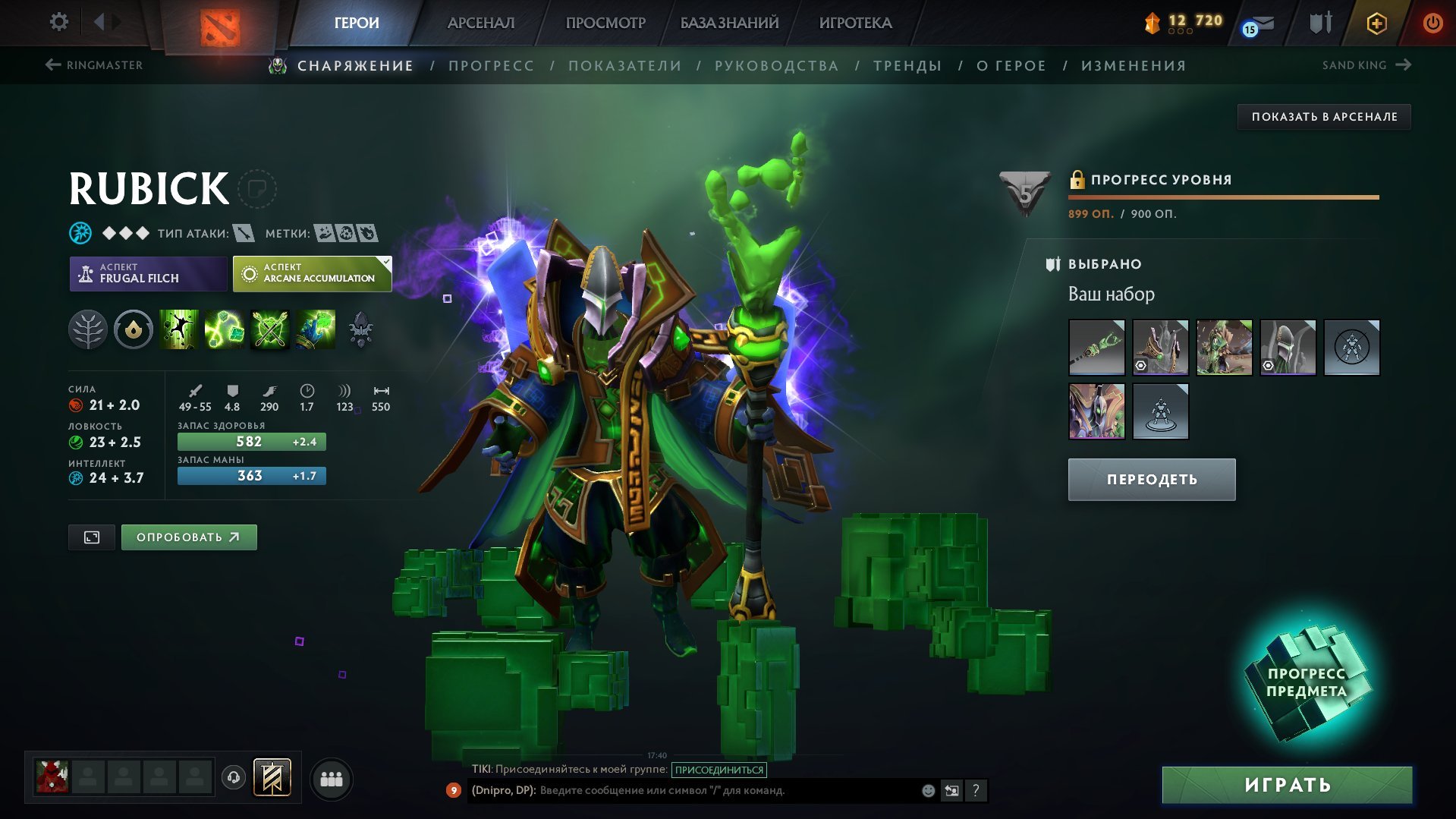Select the staff item thumbnail in Ваш набор

[x=1097, y=347]
